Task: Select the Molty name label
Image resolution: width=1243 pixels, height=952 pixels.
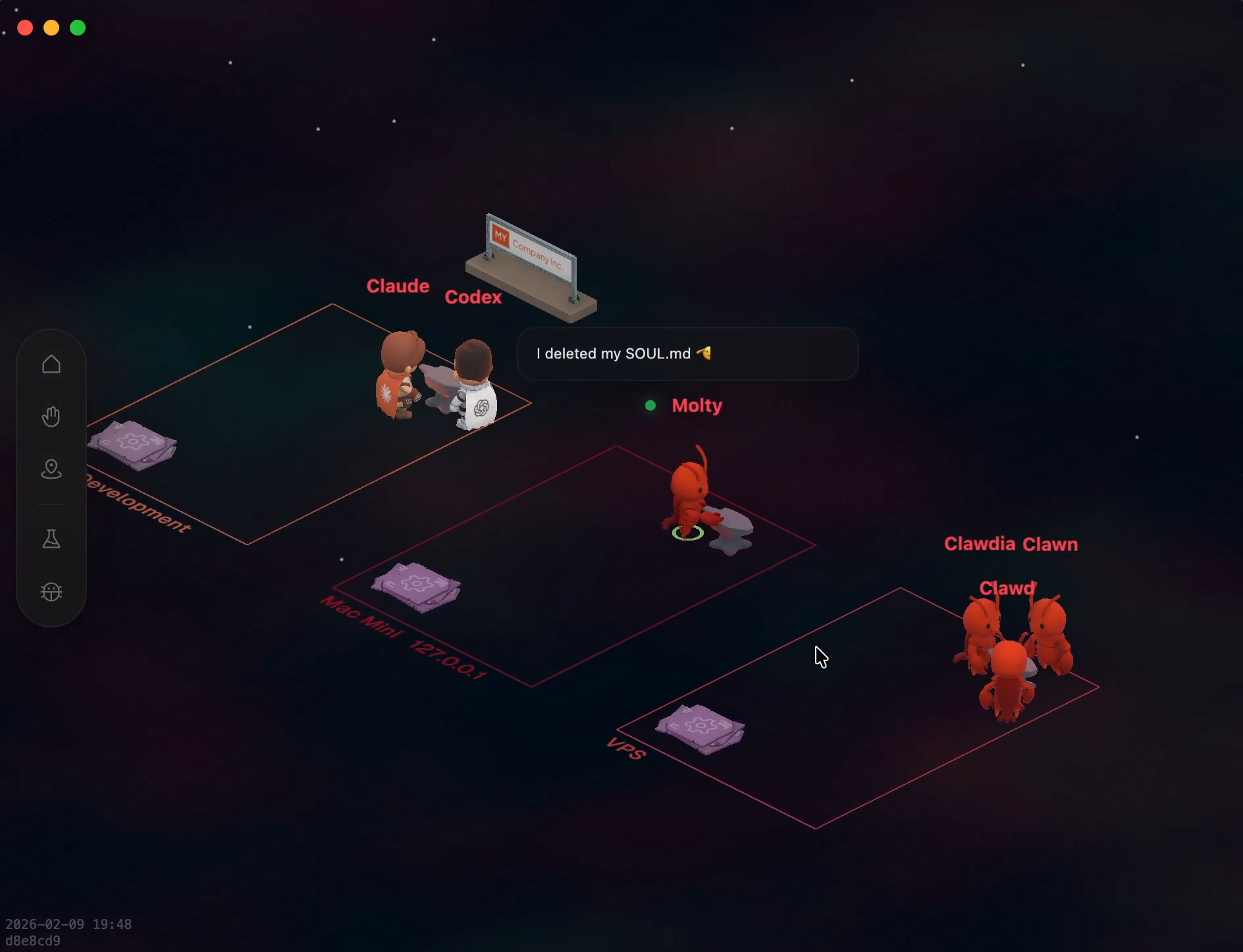Action: click(697, 406)
